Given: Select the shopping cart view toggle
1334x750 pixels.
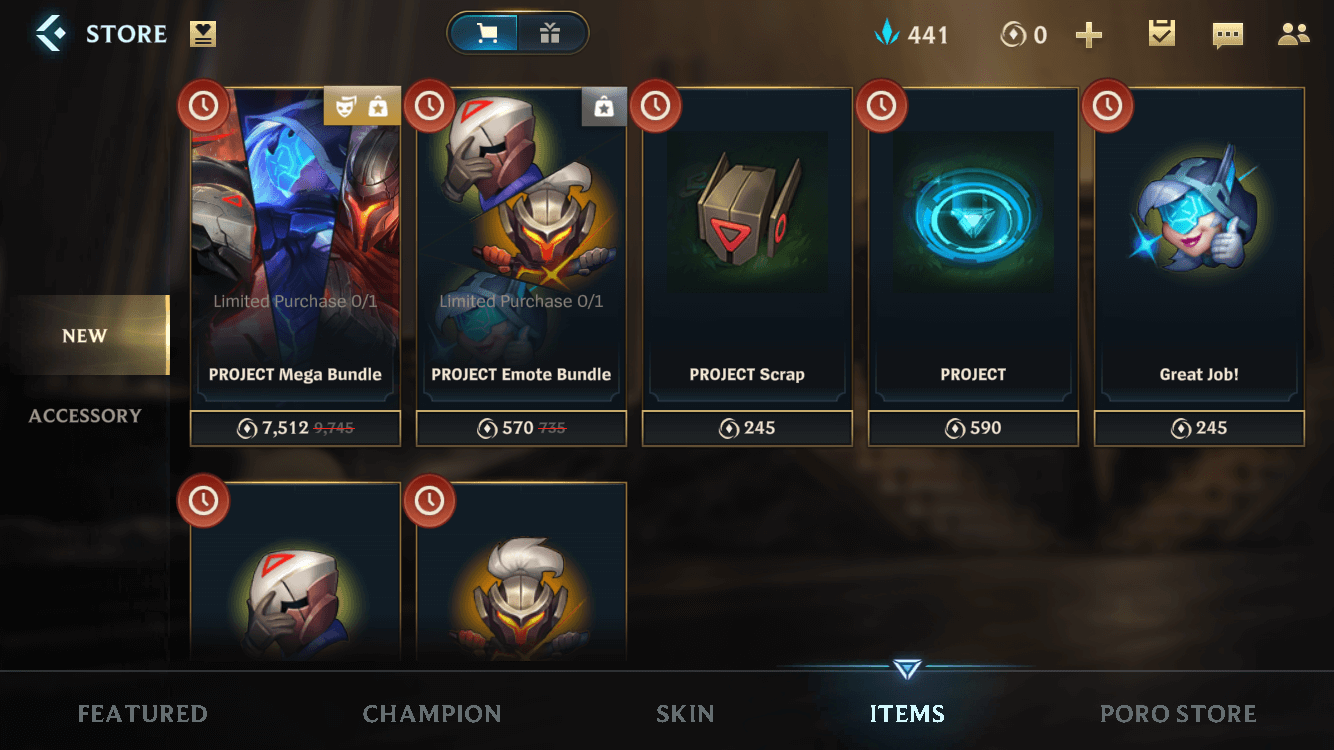Looking at the screenshot, I should (x=486, y=32).
